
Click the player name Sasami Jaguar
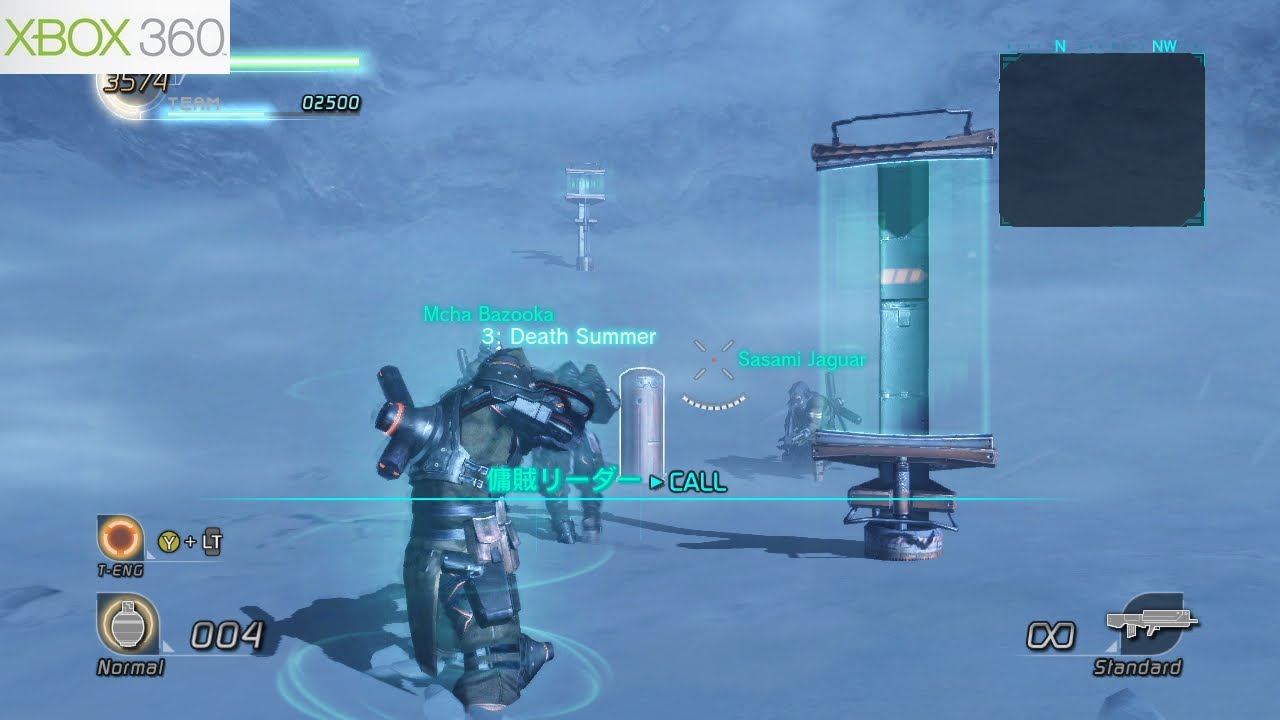(x=800, y=360)
